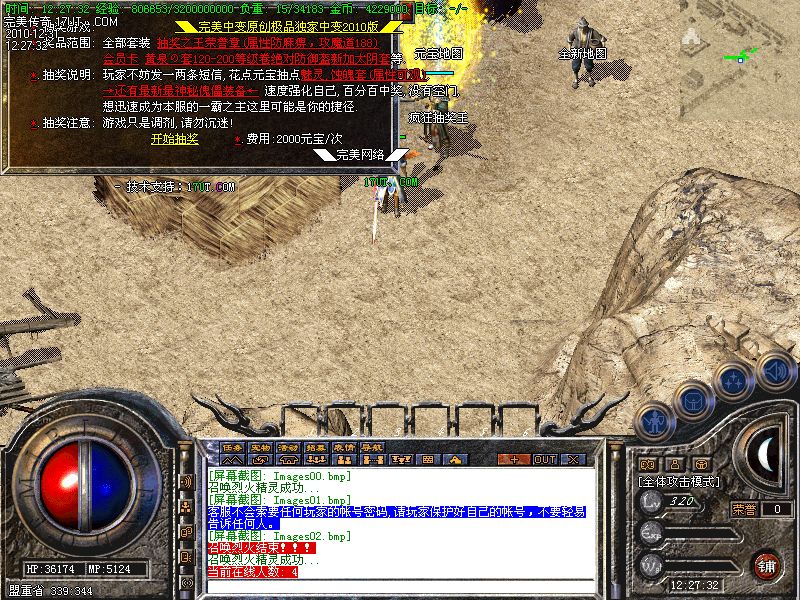This screenshot has width=800, height=600.
Task: Open the shop with red 铺 button
Action: tap(766, 565)
